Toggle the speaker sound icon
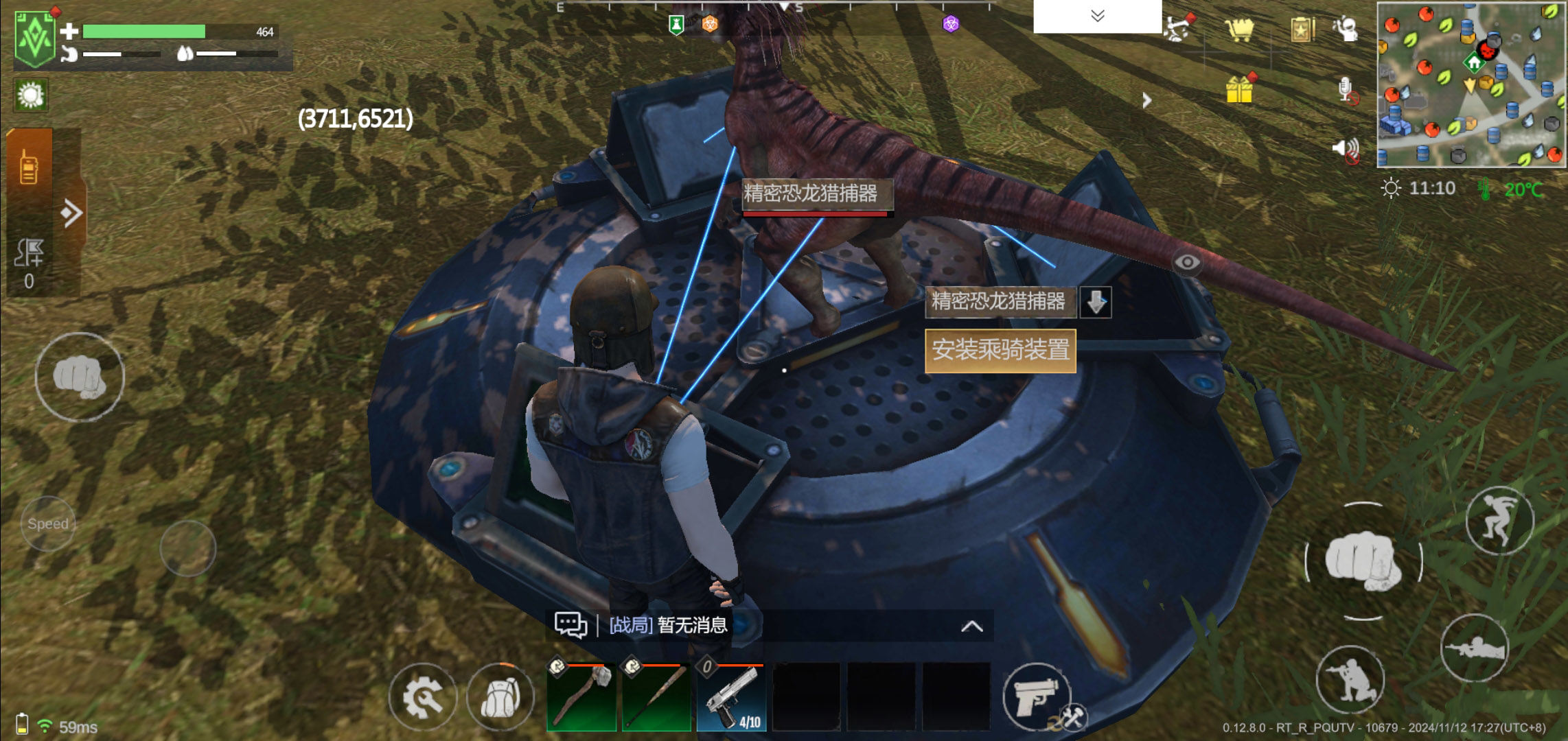The width and height of the screenshot is (1568, 741). point(1346,149)
